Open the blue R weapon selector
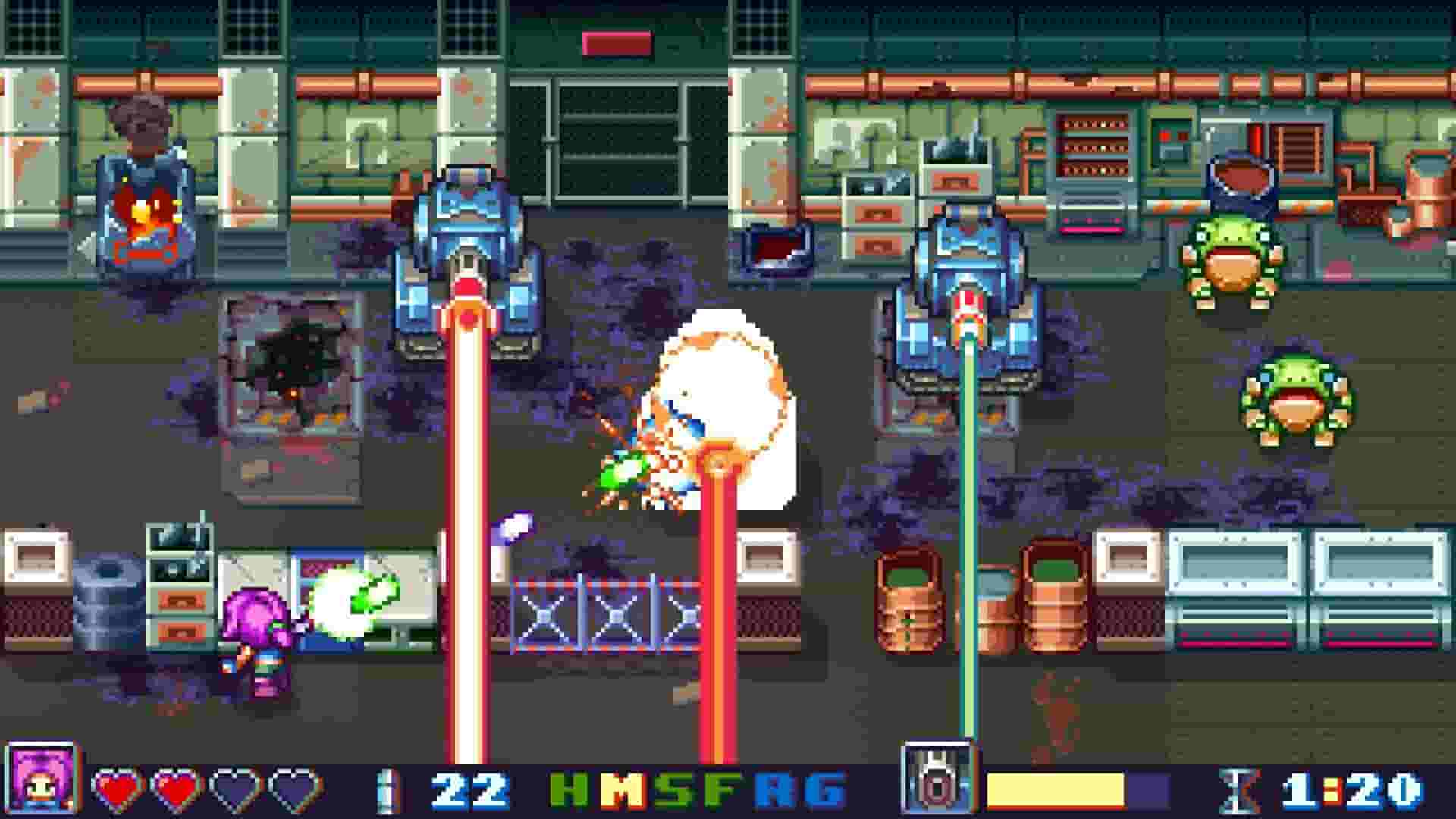The image size is (1456, 819). coord(773,789)
